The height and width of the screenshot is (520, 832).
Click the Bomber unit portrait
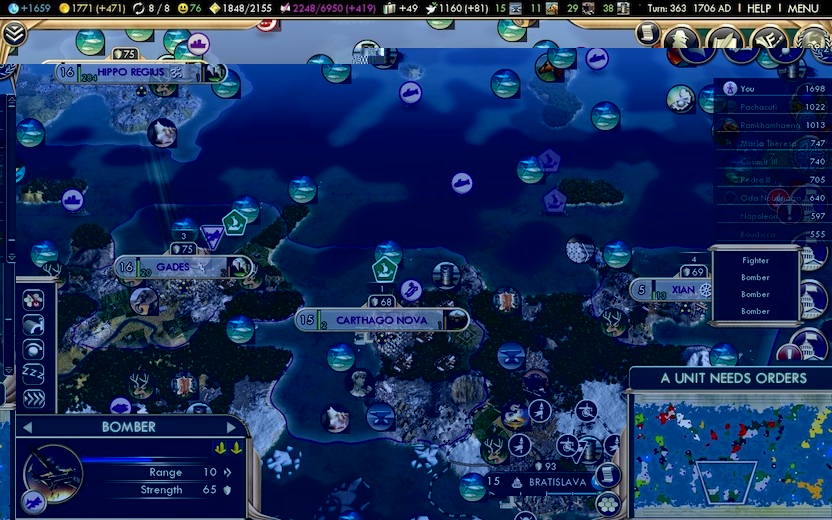point(52,473)
